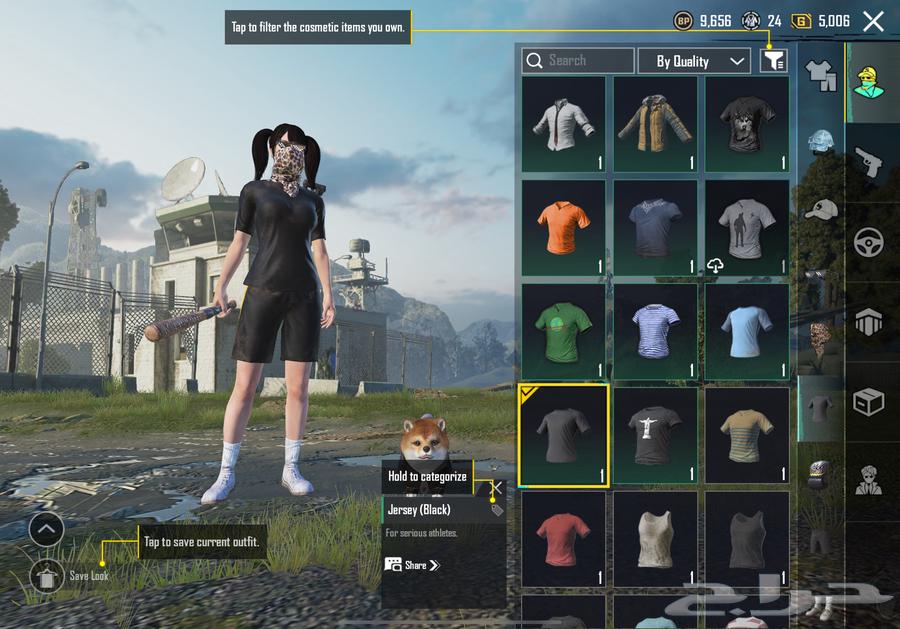Choose the equipped Jersey (Black) item
900x629 pixels.
[x=563, y=436]
